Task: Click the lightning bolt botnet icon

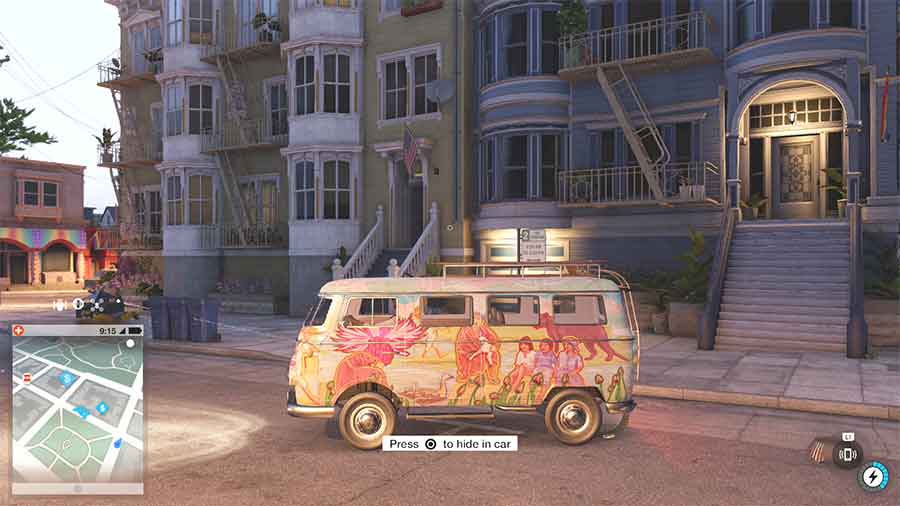Action: (874, 476)
